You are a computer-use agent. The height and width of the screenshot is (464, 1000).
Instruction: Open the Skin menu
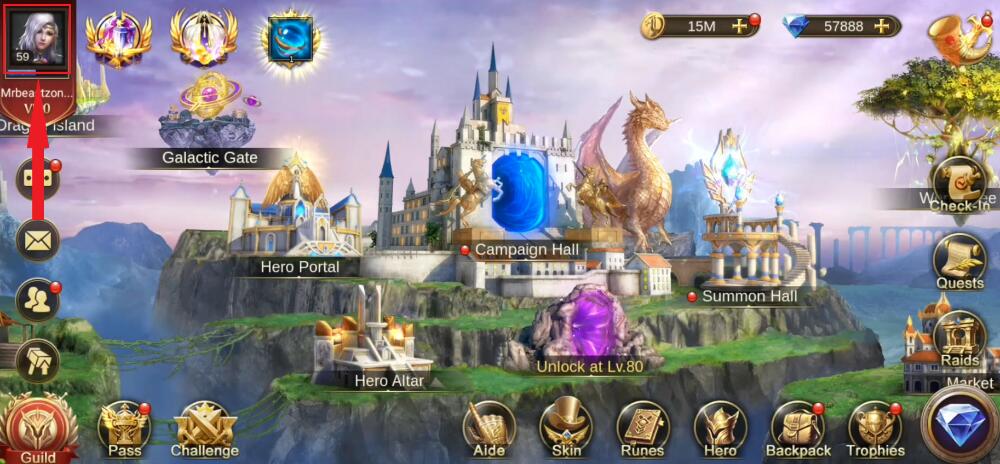tap(566, 427)
